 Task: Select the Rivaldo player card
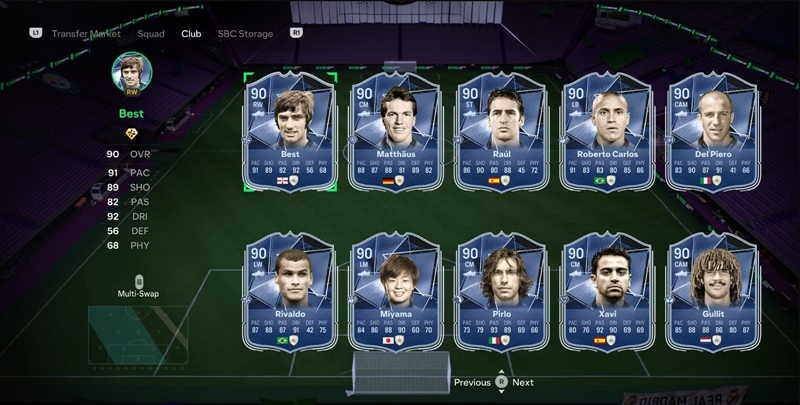[x=290, y=292]
